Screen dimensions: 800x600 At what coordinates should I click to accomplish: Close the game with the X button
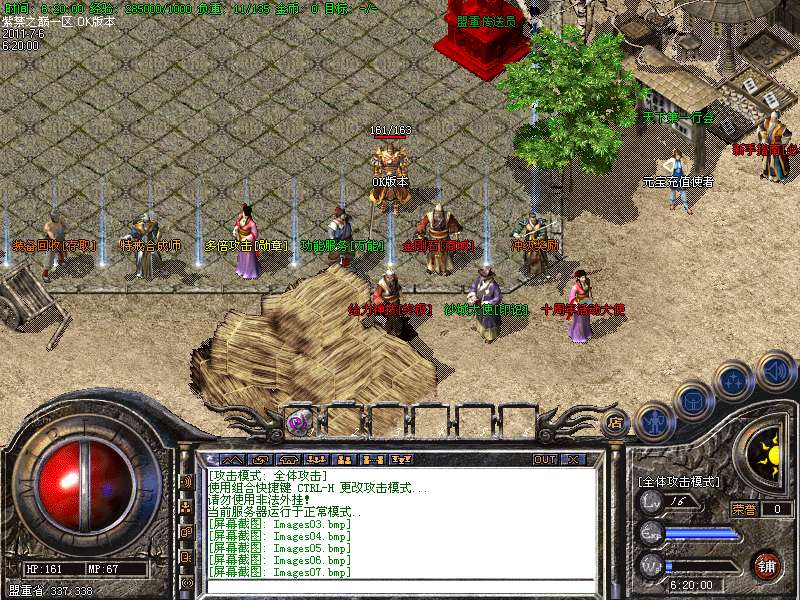573,459
